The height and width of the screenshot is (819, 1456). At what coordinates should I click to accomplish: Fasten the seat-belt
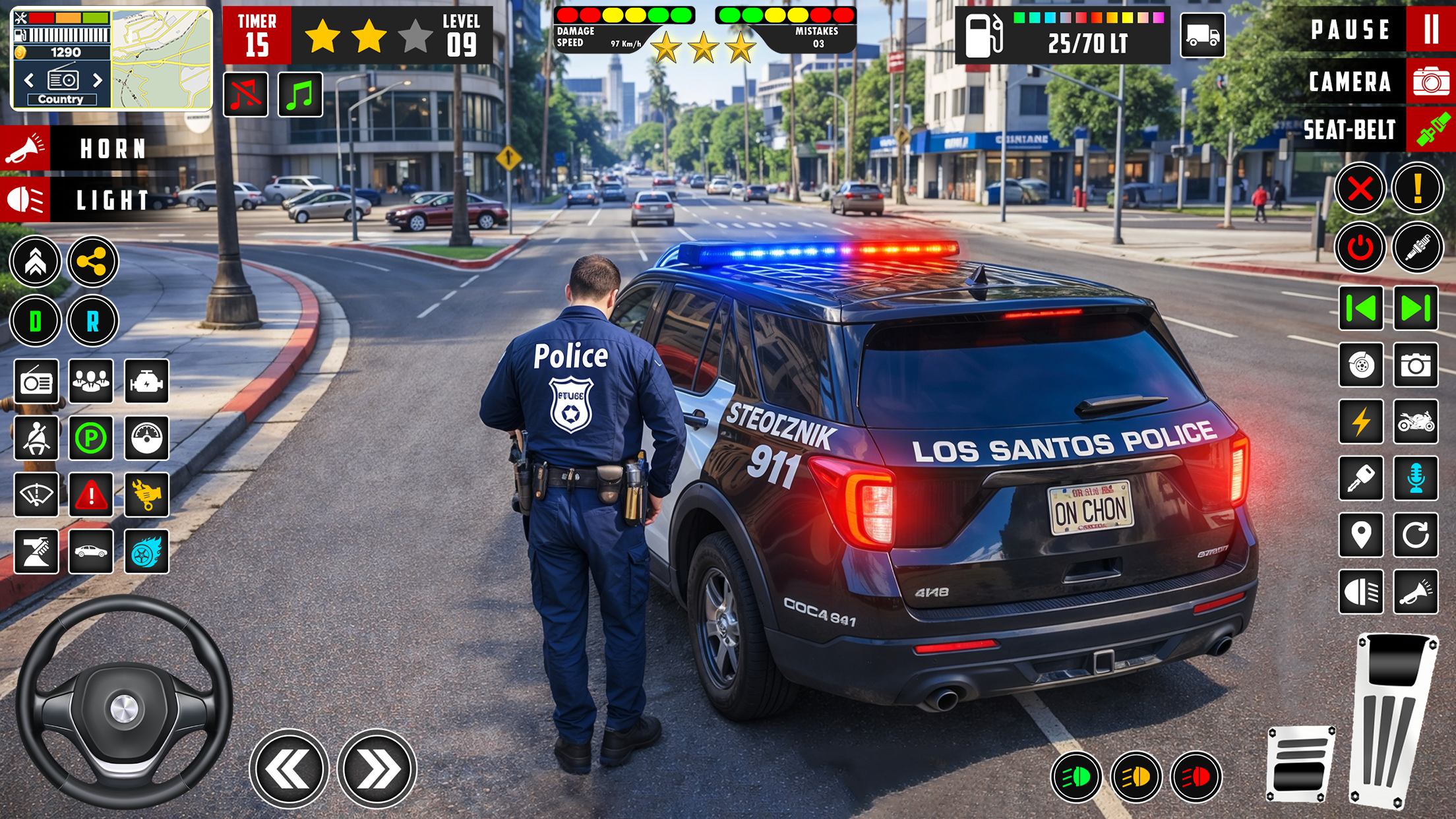(1430, 130)
